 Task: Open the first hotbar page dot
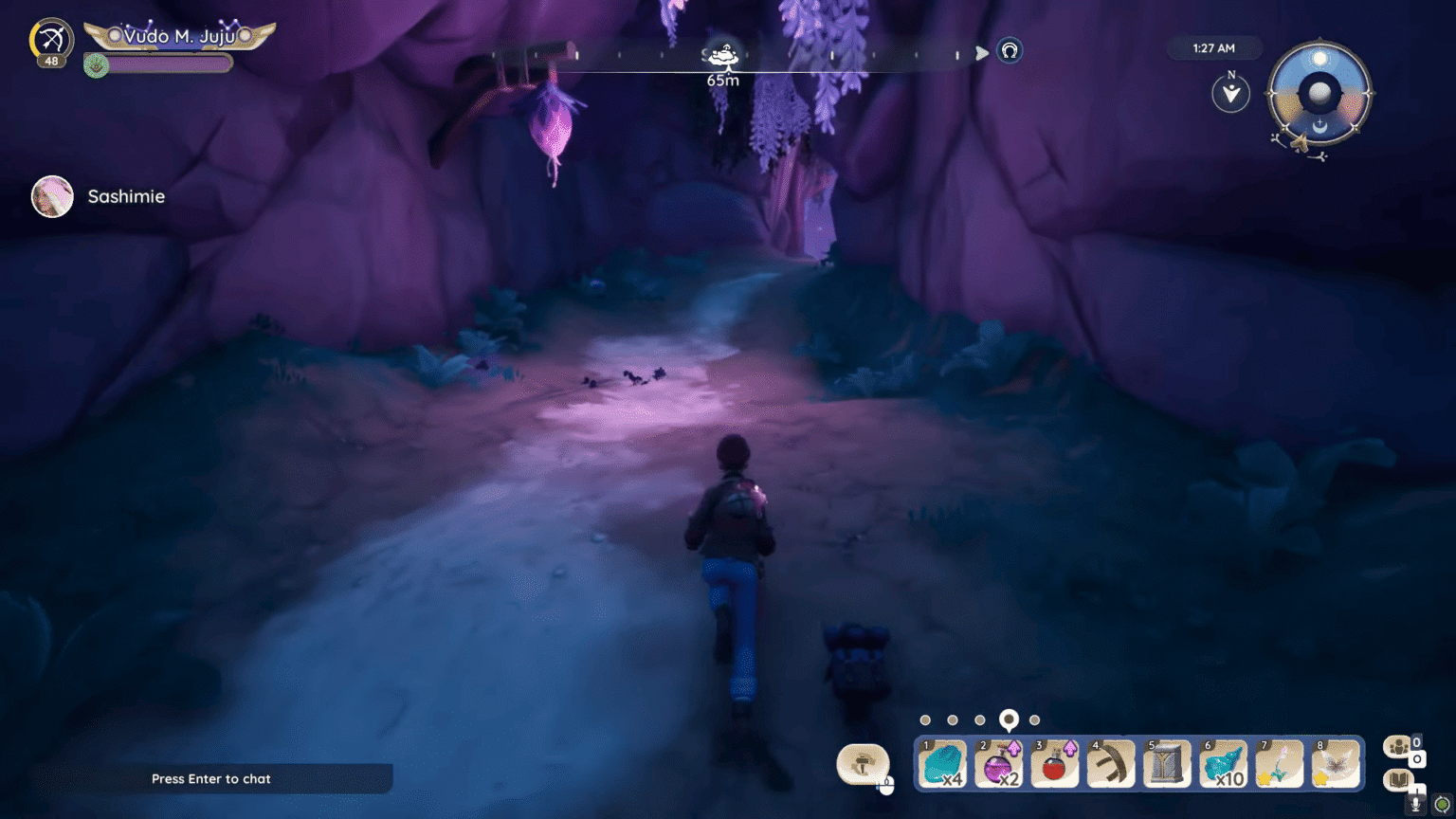(x=926, y=719)
